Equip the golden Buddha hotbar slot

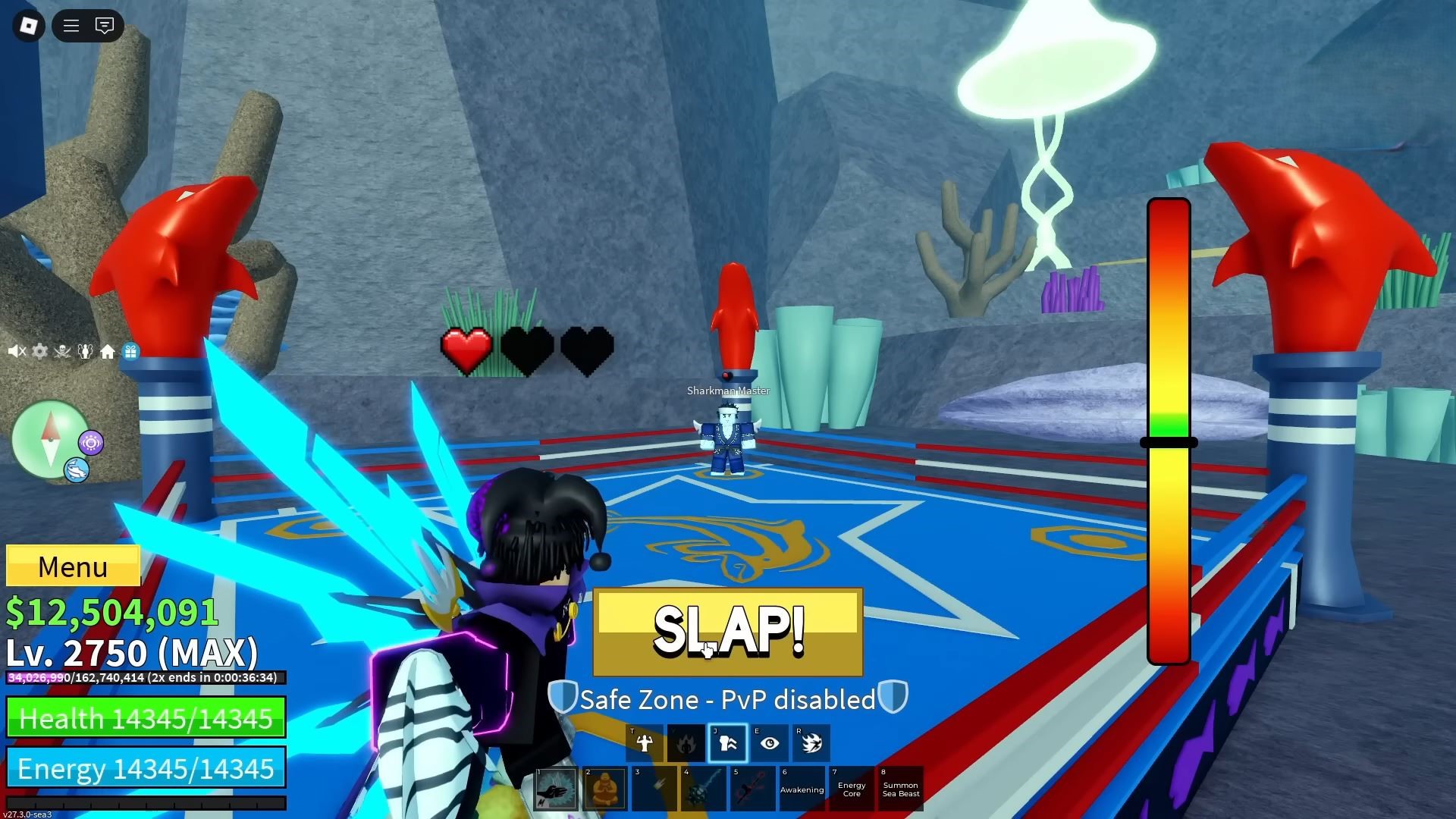[605, 789]
